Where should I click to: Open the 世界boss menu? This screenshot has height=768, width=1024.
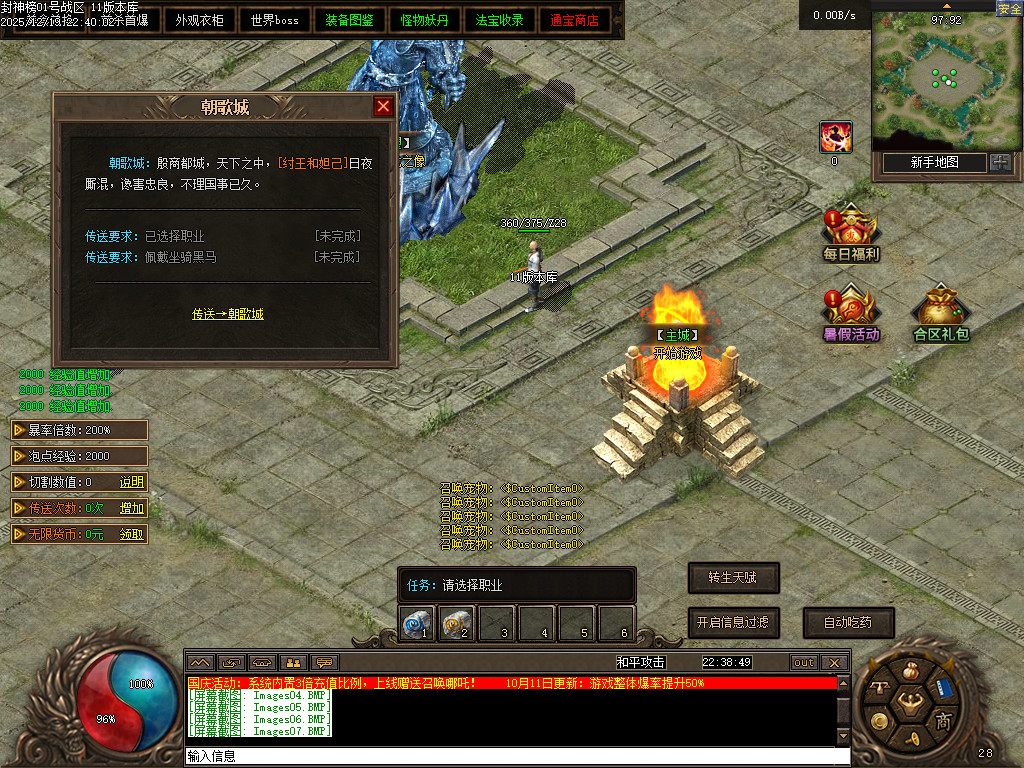click(274, 20)
